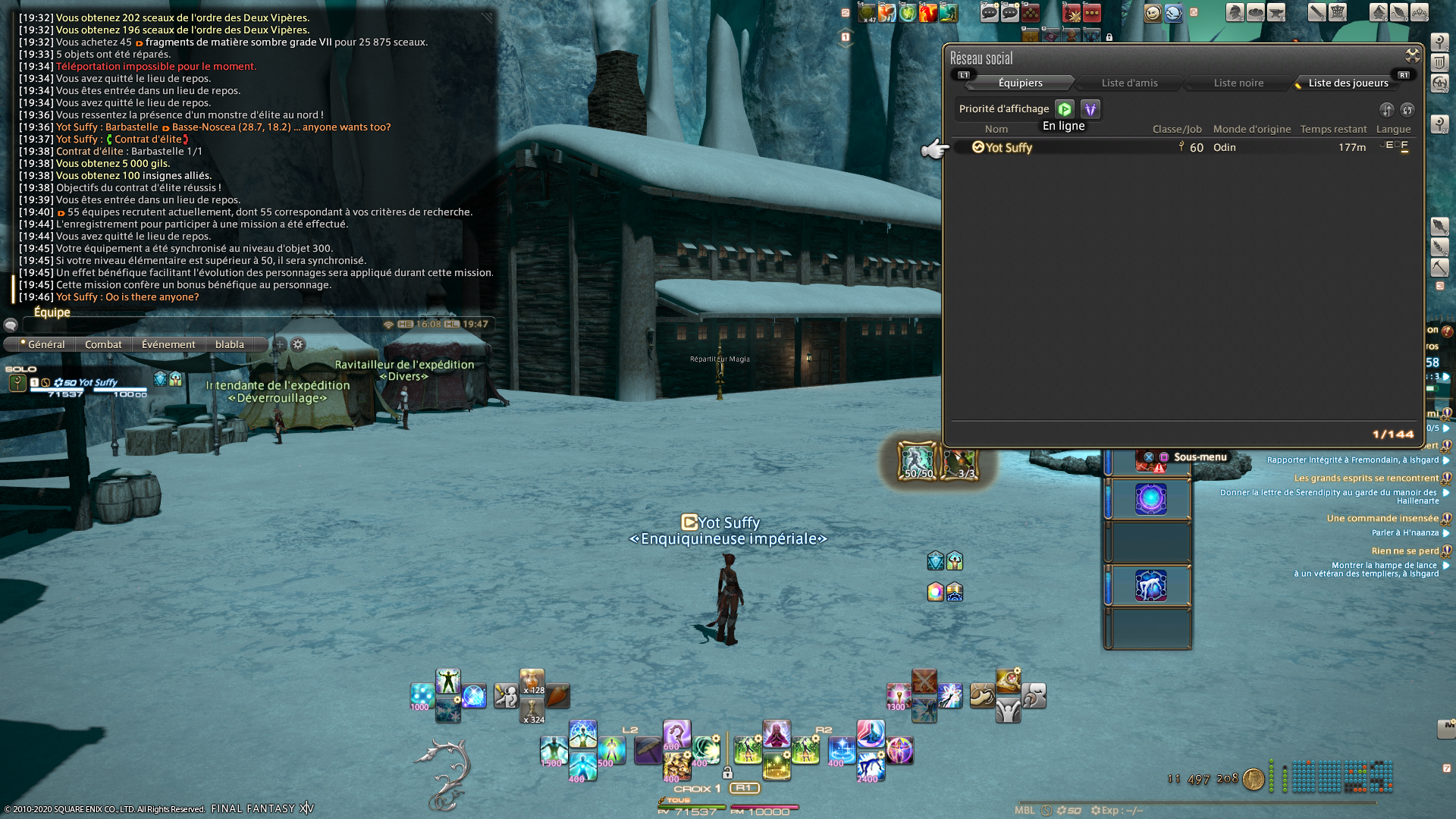Open quest Les grands esprits se rencontrent
This screenshot has width=1456, height=819.
click(1366, 479)
